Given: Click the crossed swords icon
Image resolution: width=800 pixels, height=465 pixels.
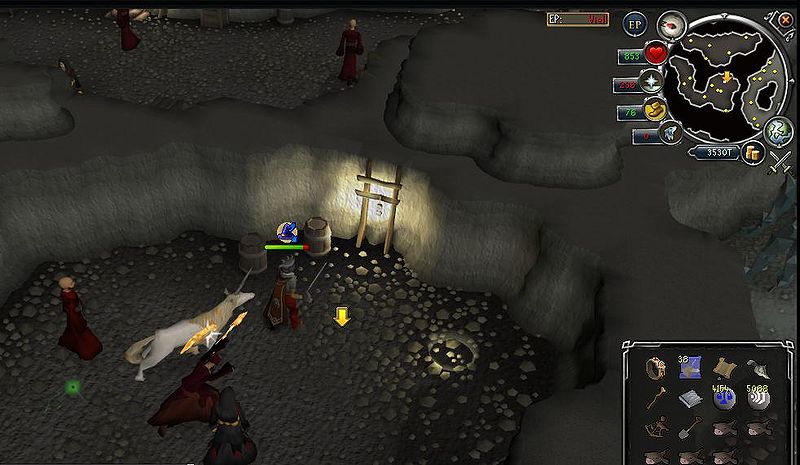Looking at the screenshot, I should point(776,165).
